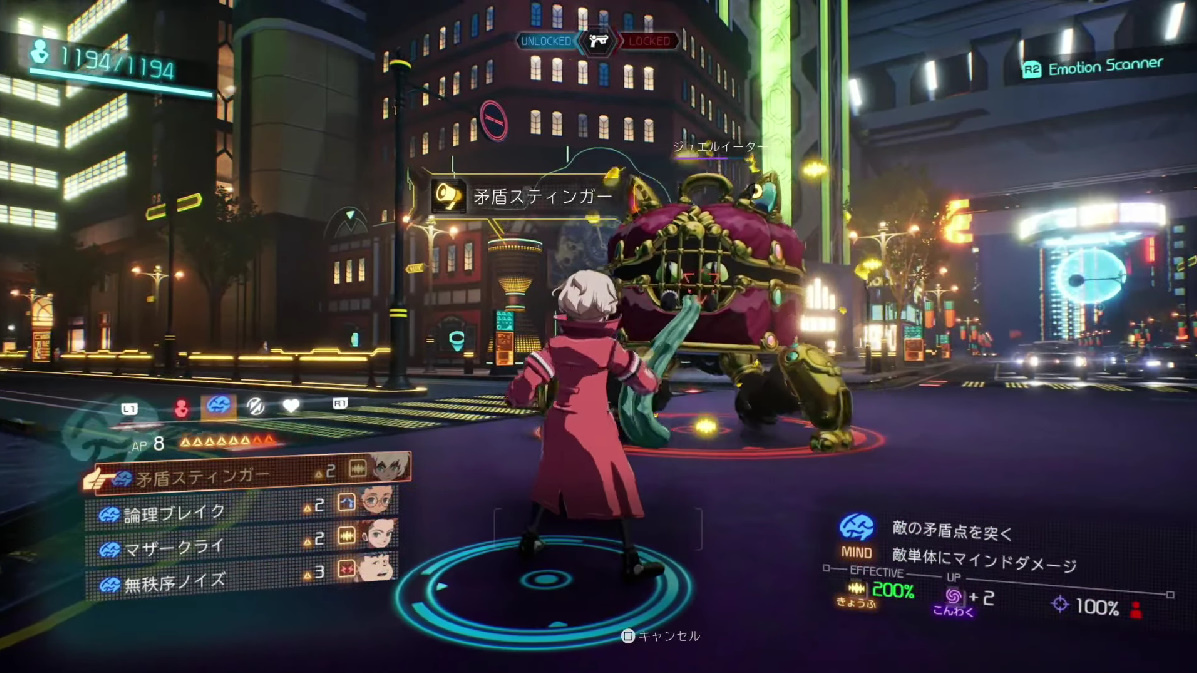Click the gun icon at top center
This screenshot has height=673, width=1197.
pyautogui.click(x=598, y=40)
